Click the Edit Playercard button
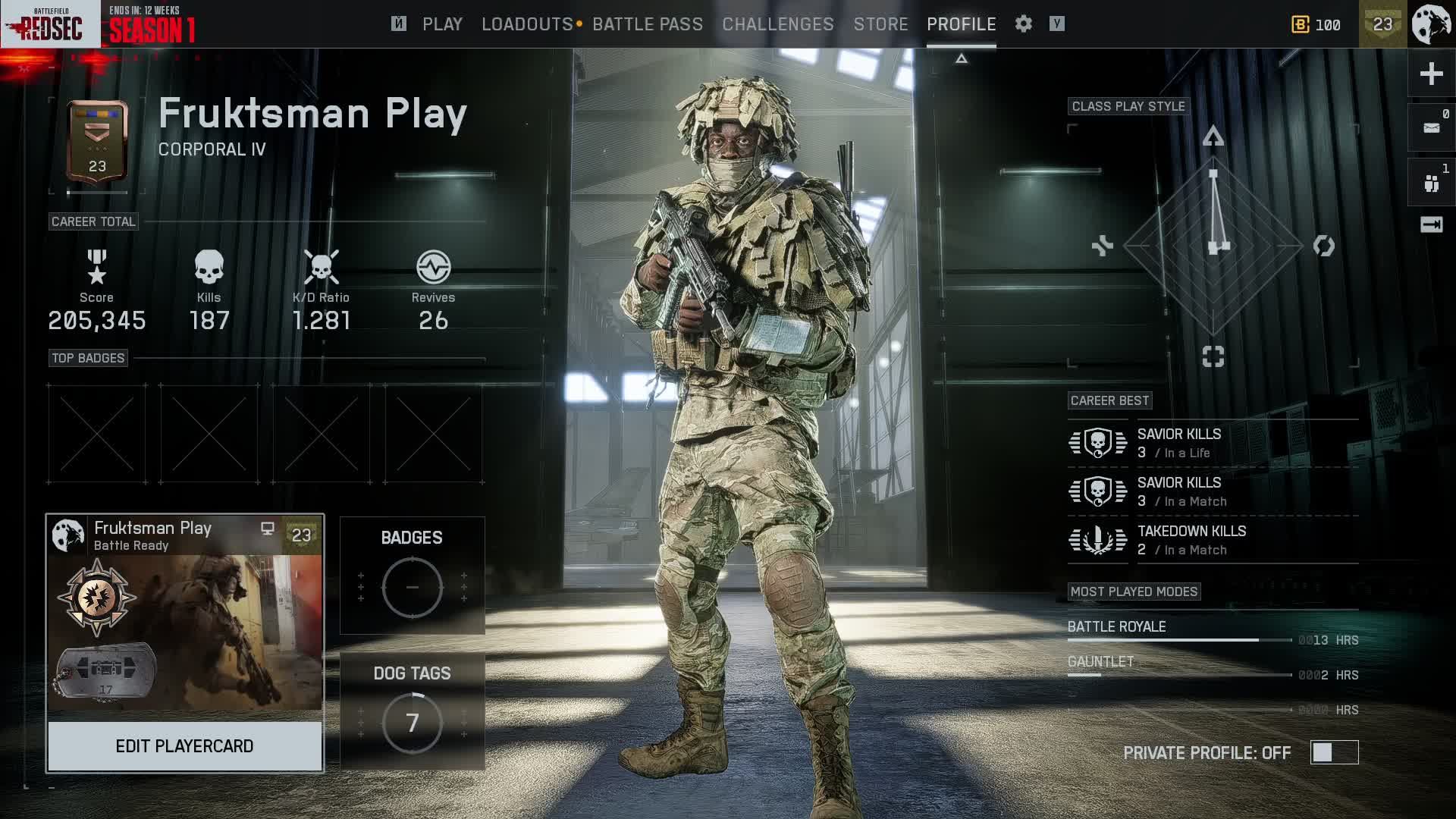Screen dimensions: 1456x819 (x=184, y=746)
